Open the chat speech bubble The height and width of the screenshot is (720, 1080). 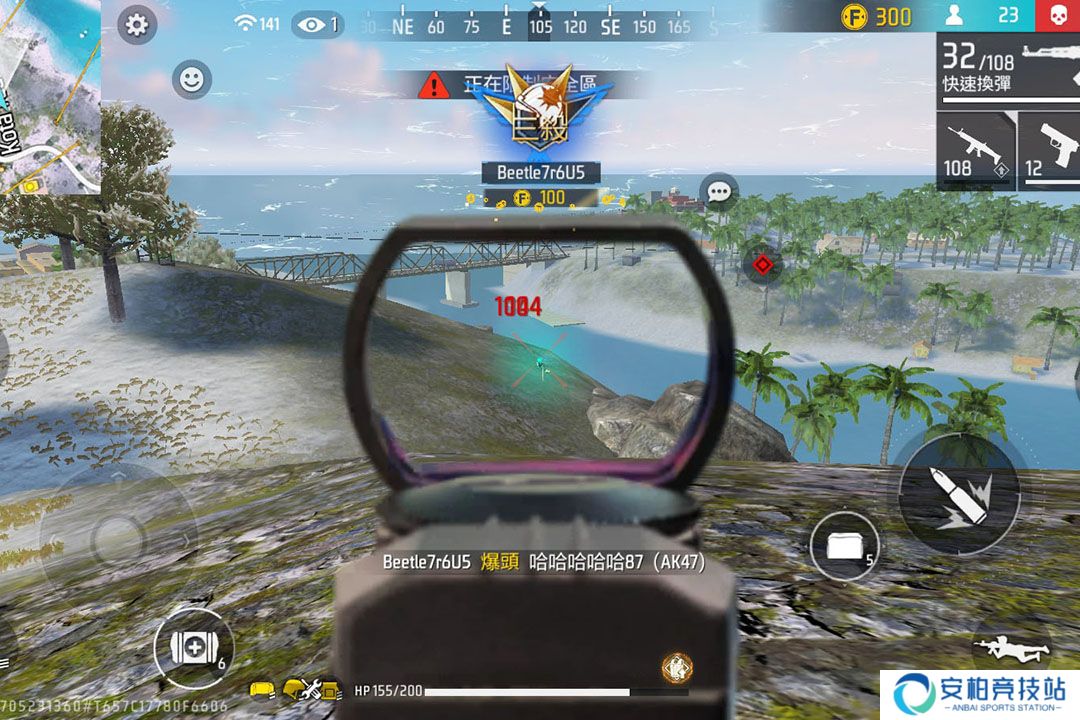718,191
